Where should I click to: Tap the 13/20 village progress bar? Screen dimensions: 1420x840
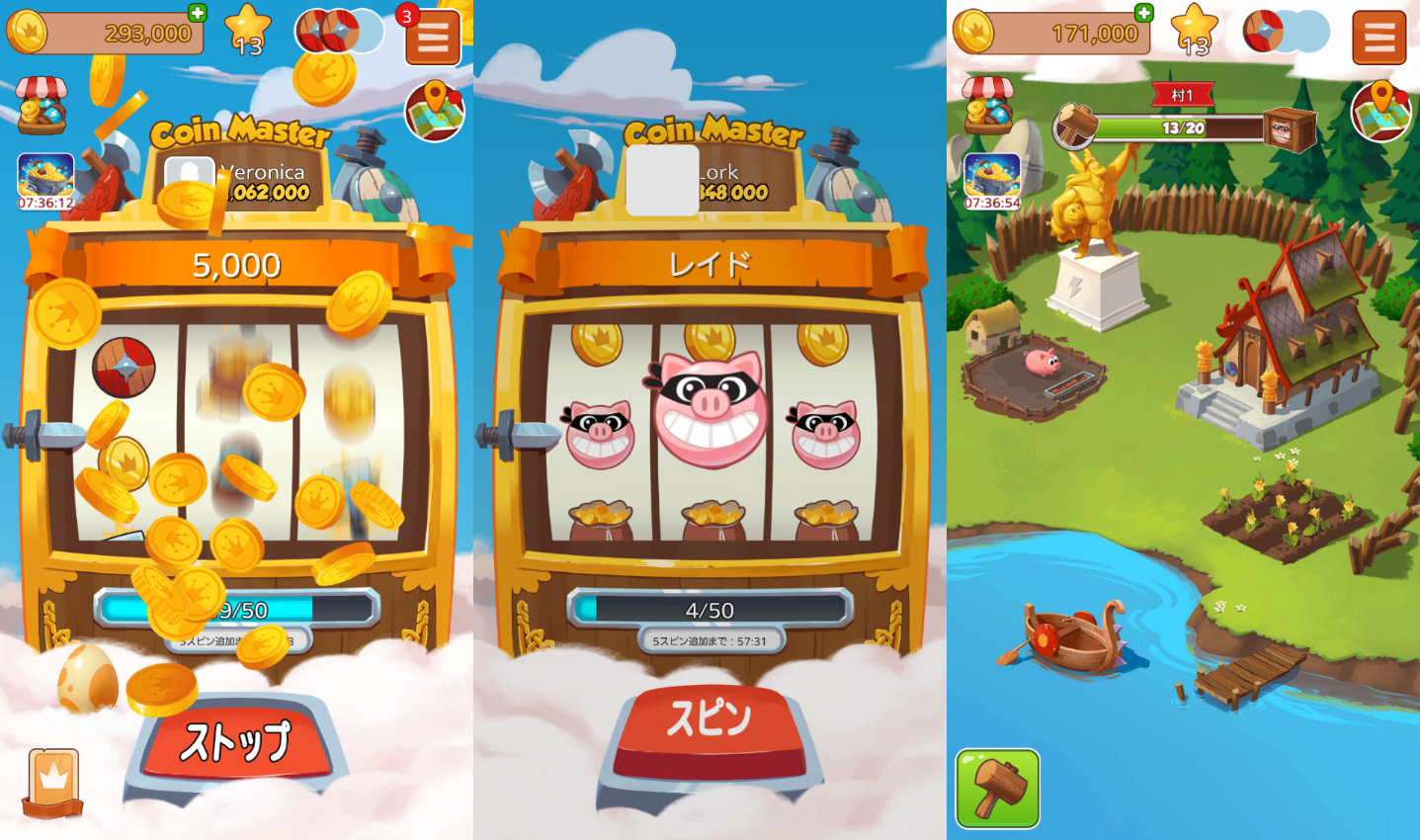1184,126
